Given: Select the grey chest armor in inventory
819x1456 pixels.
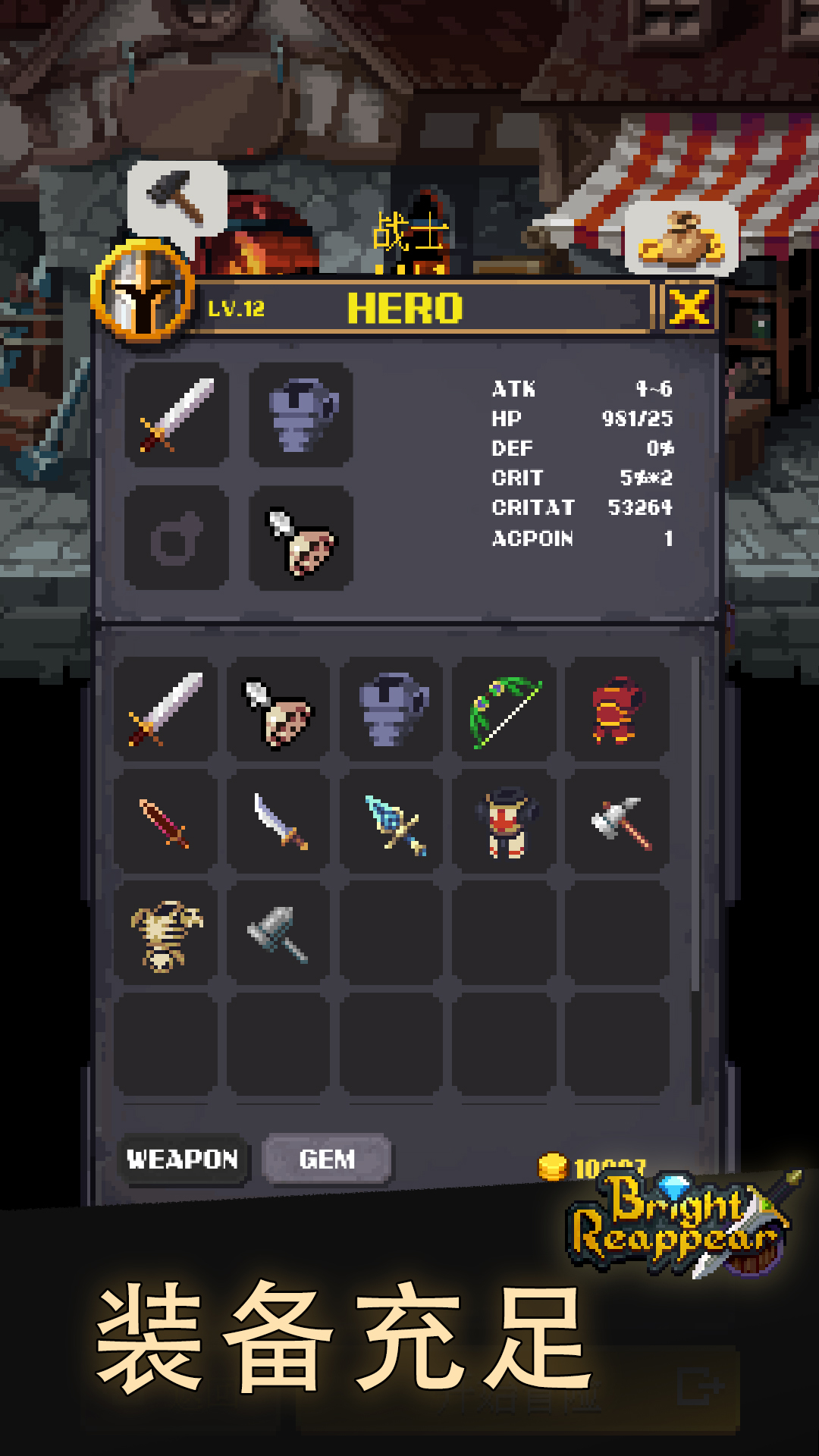Looking at the screenshot, I should coord(391,710).
